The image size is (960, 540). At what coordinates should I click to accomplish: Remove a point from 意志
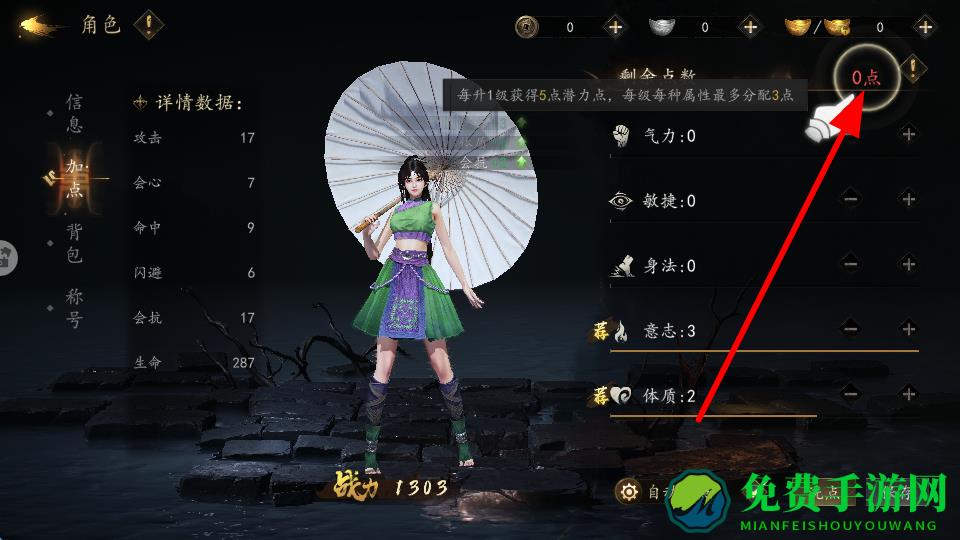pos(850,328)
